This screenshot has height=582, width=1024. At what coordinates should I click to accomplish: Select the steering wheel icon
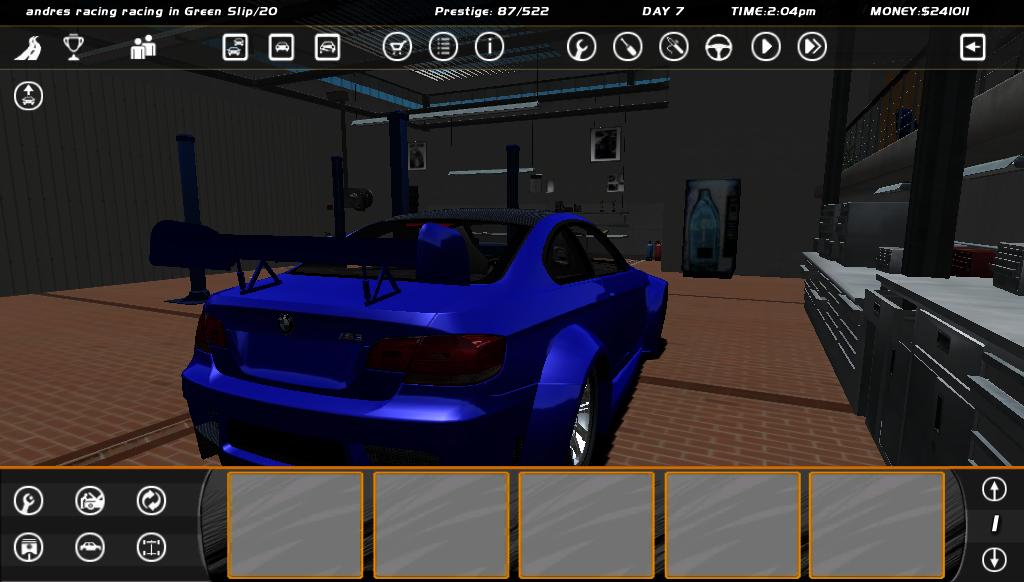click(x=719, y=47)
